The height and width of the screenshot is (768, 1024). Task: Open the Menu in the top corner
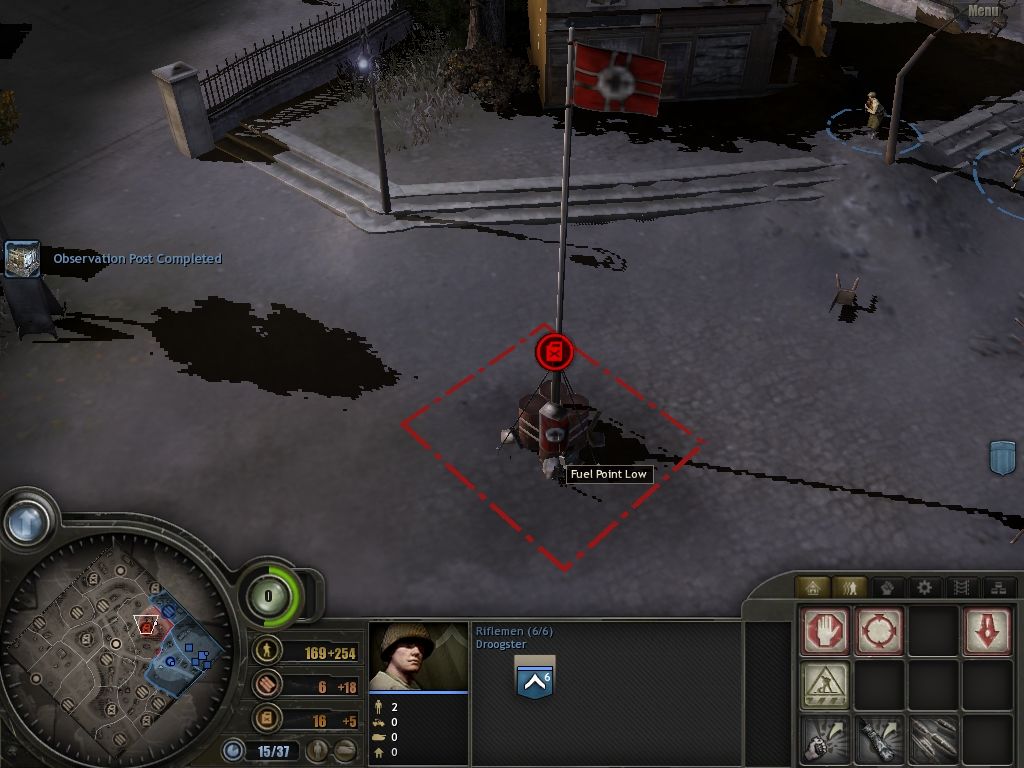(982, 11)
